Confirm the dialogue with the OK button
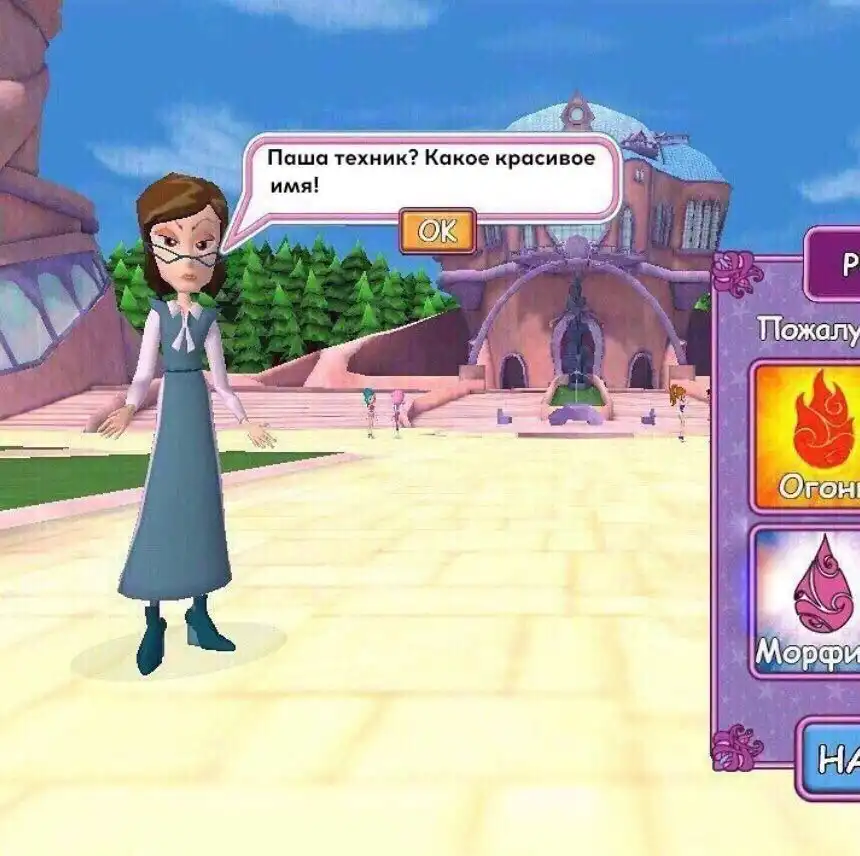 click(437, 231)
